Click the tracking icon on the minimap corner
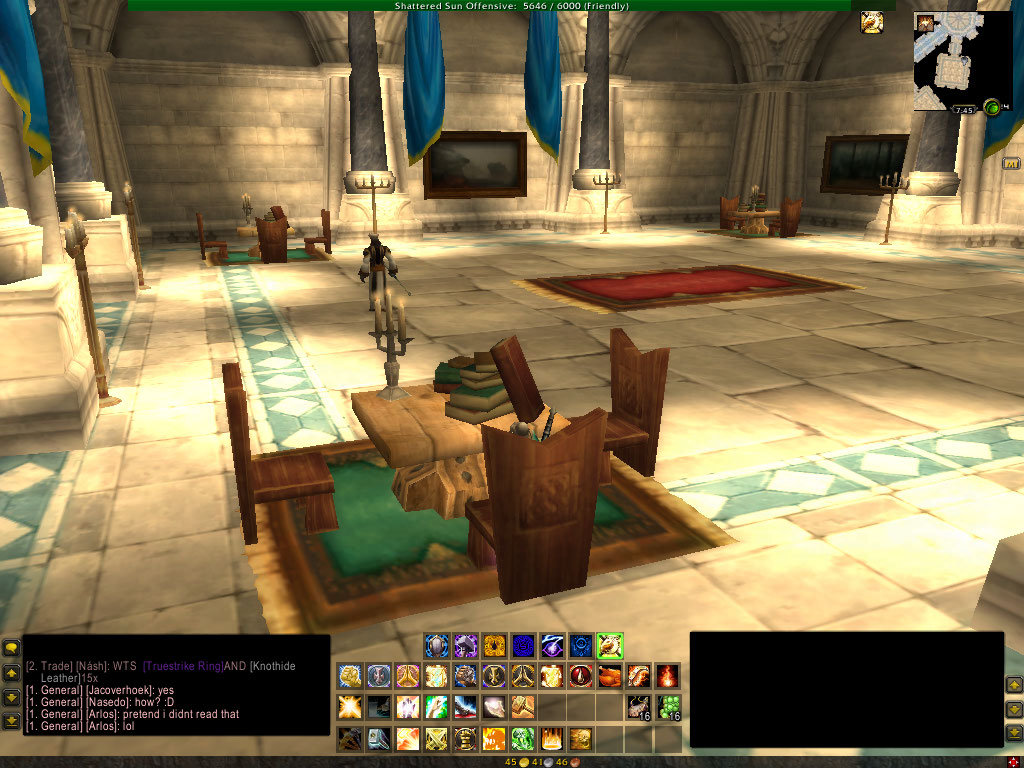Image resolution: width=1024 pixels, height=768 pixels. 924,22
